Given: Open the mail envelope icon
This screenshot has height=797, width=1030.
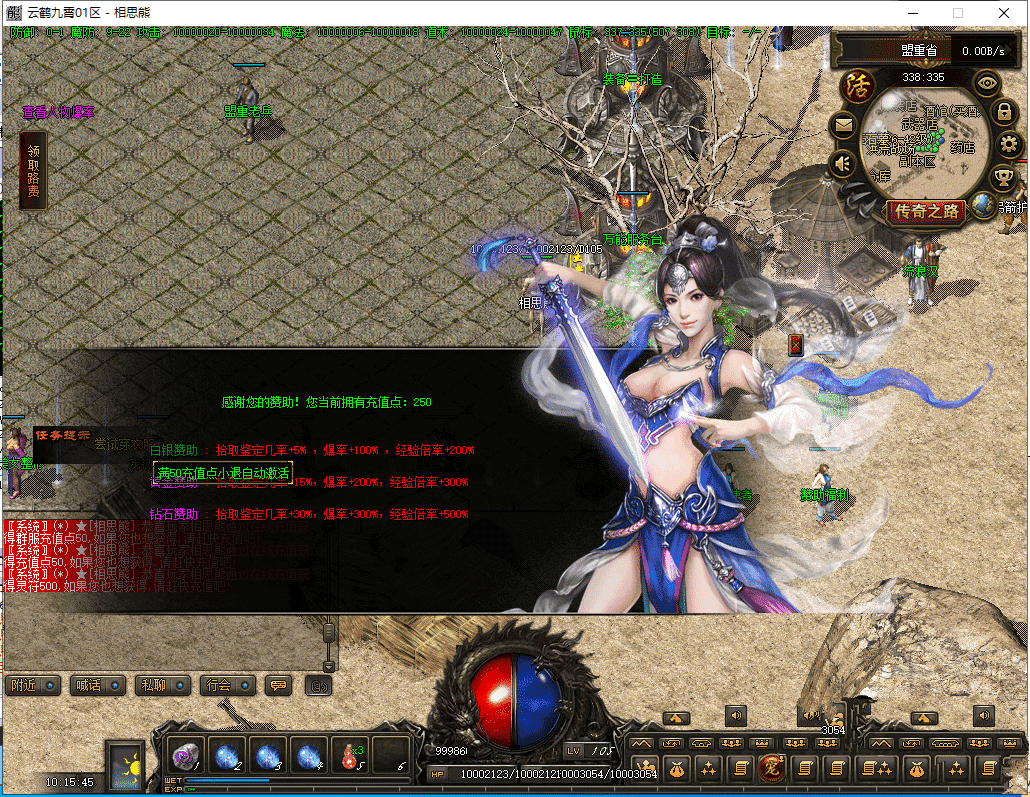Looking at the screenshot, I should (x=843, y=125).
